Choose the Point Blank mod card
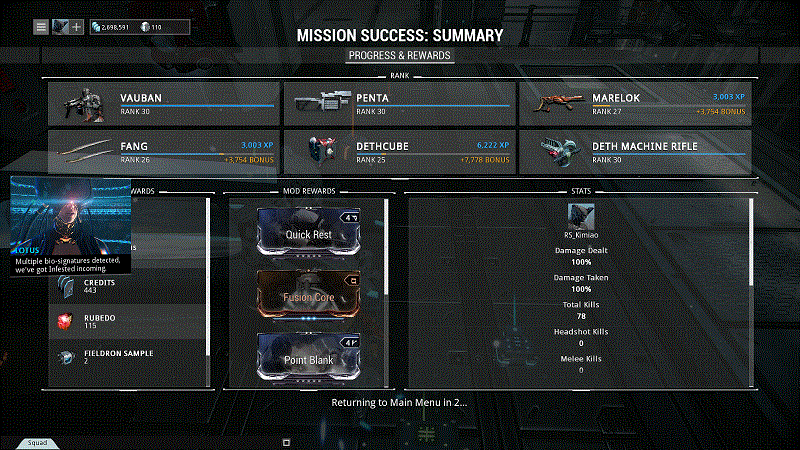The width and height of the screenshot is (800, 450). click(x=308, y=357)
